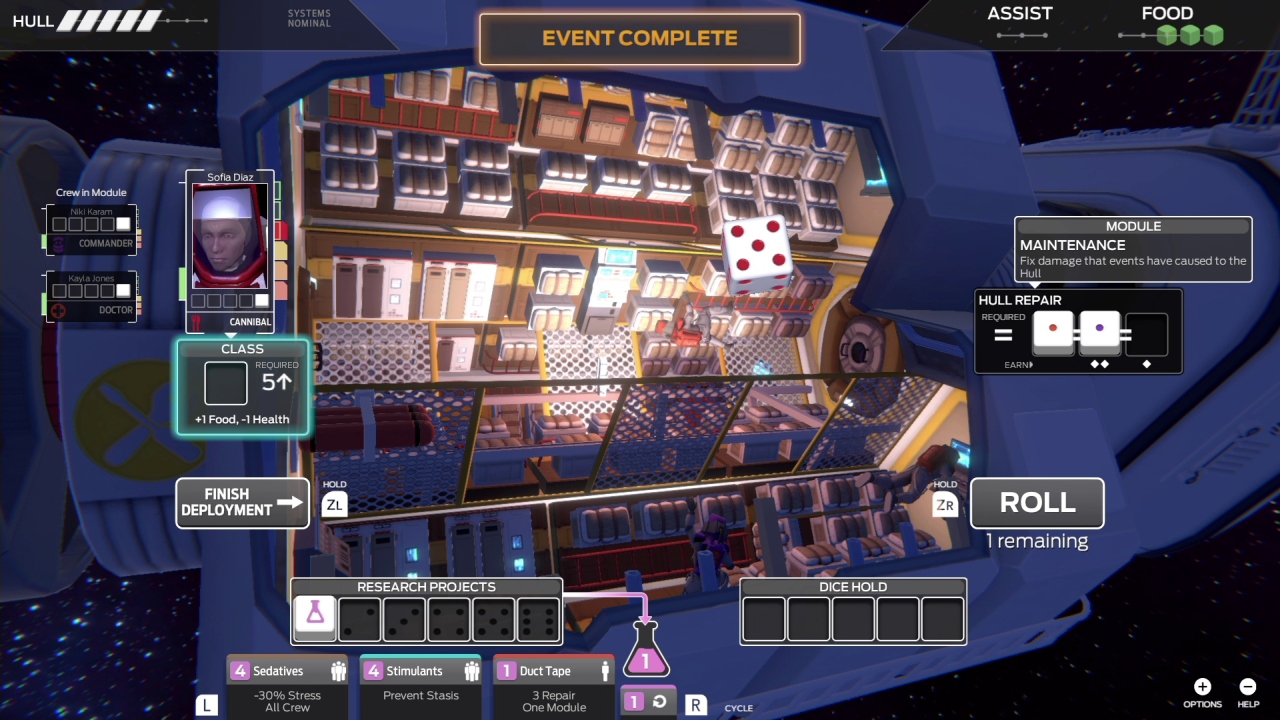Image resolution: width=1280 pixels, height=720 pixels.
Task: Select the Cannibal utensils icon under Sofia Diaz
Action: [195, 321]
